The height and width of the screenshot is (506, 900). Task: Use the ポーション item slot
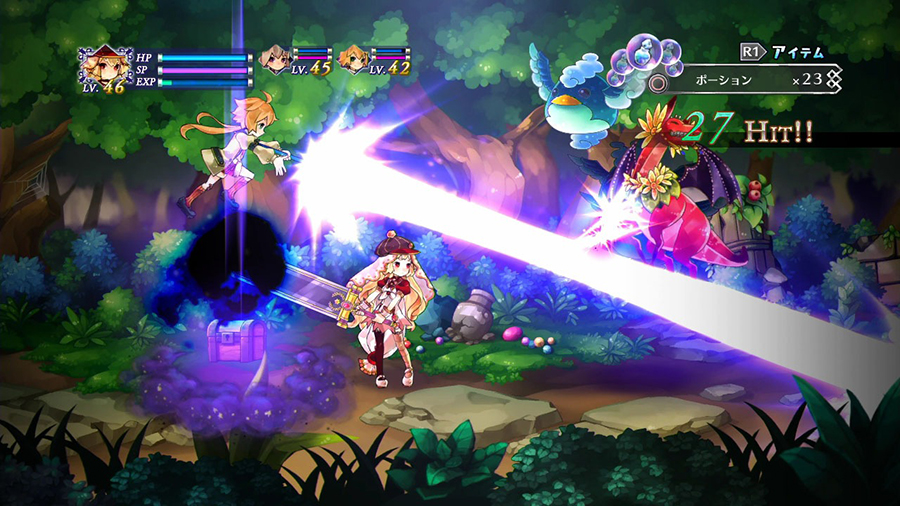748,78
